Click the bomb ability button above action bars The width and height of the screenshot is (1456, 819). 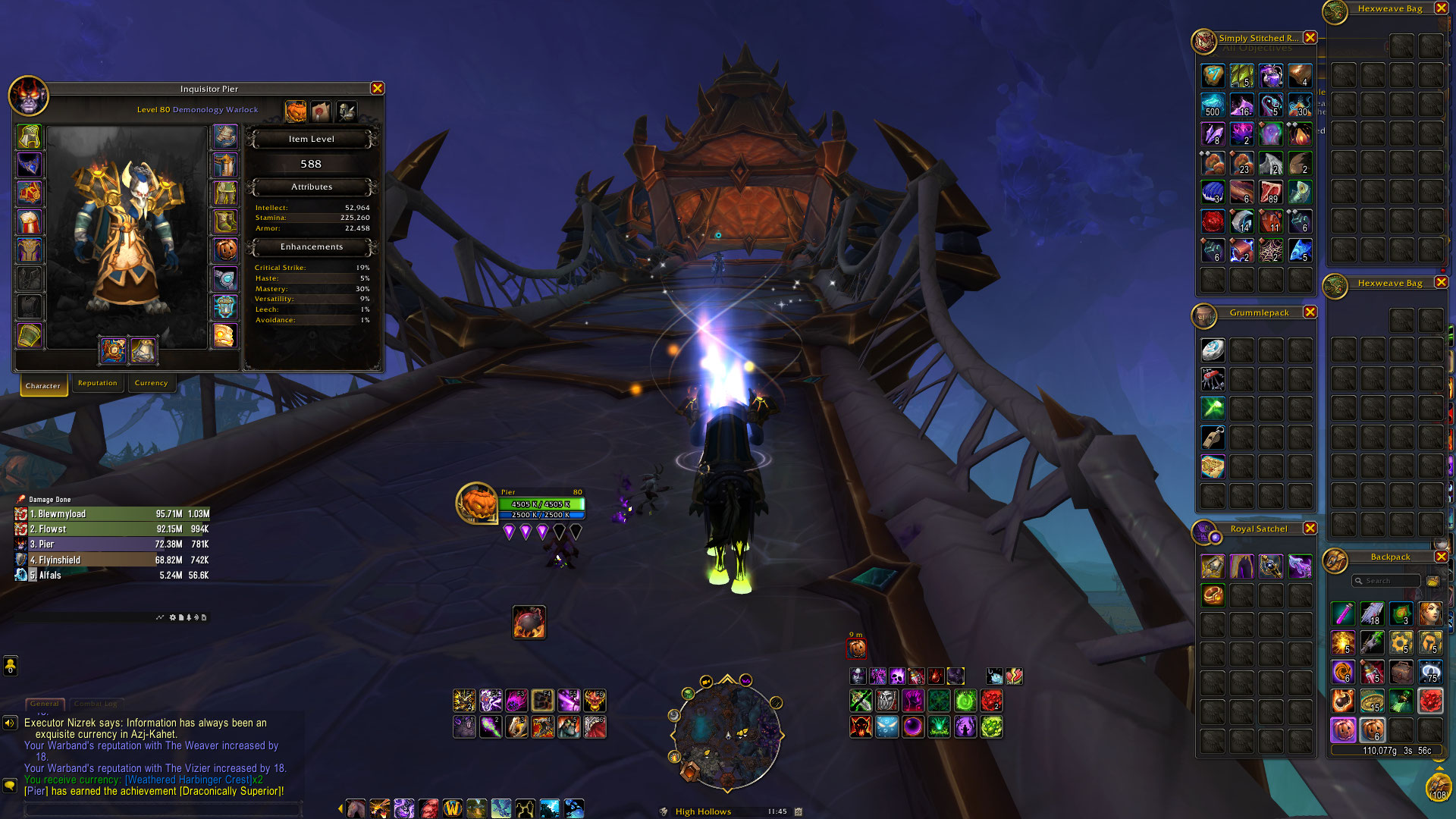coord(529,623)
